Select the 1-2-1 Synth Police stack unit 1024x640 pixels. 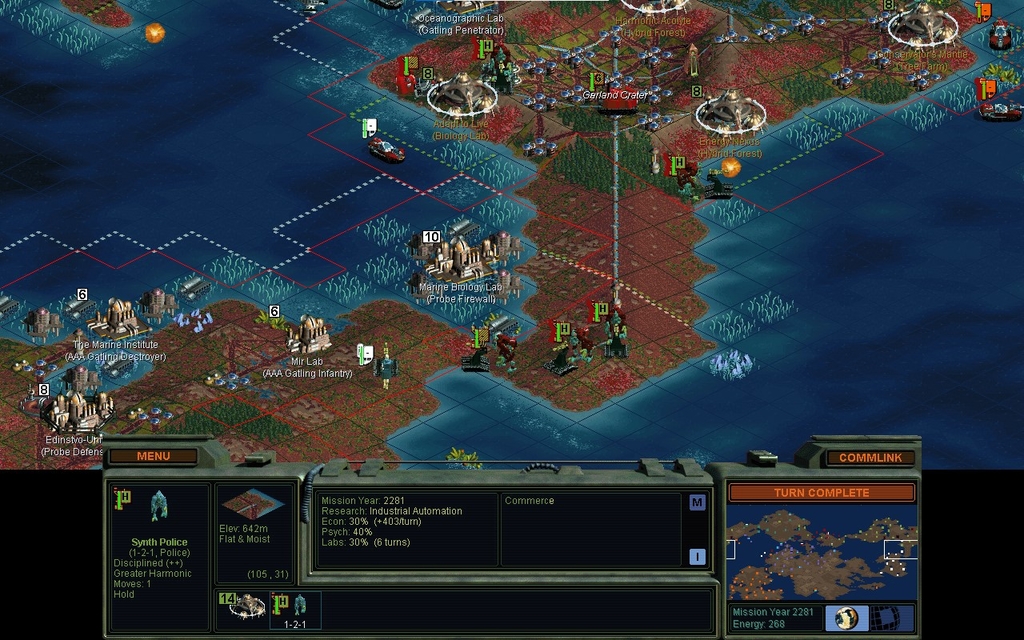[x=297, y=608]
